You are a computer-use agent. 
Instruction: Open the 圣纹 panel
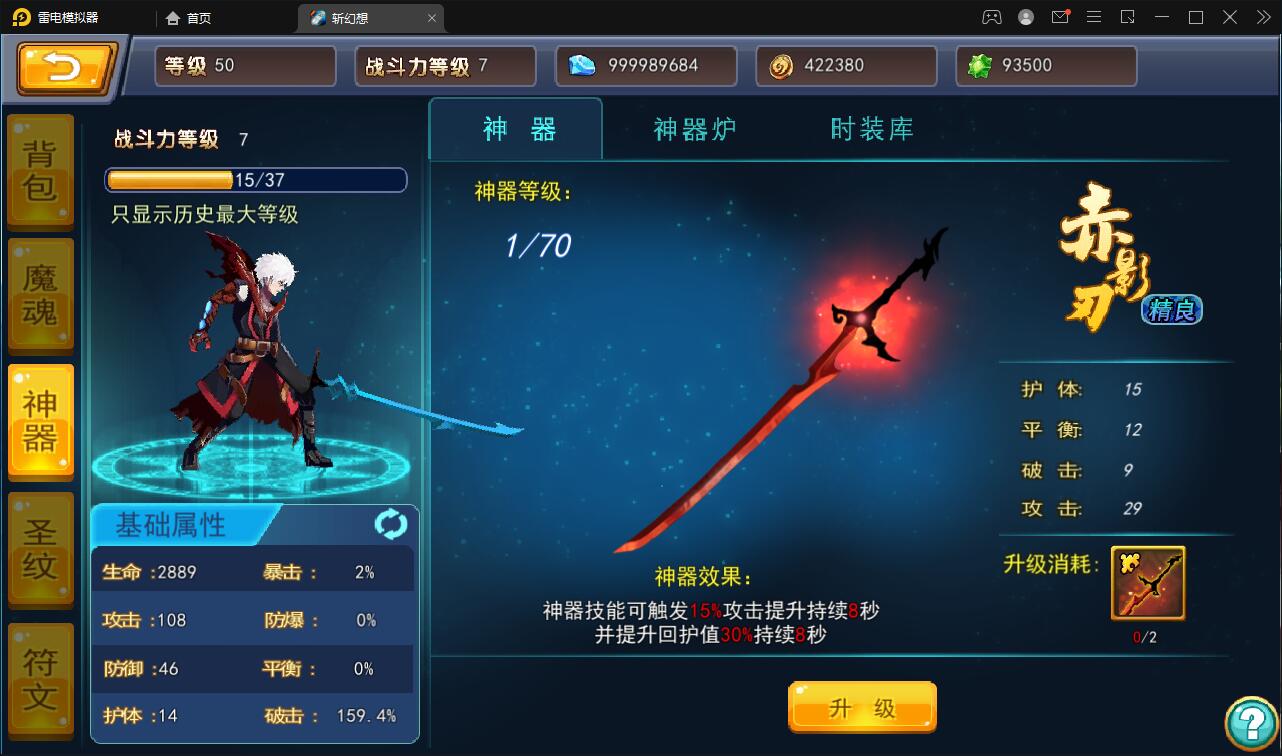click(40, 546)
